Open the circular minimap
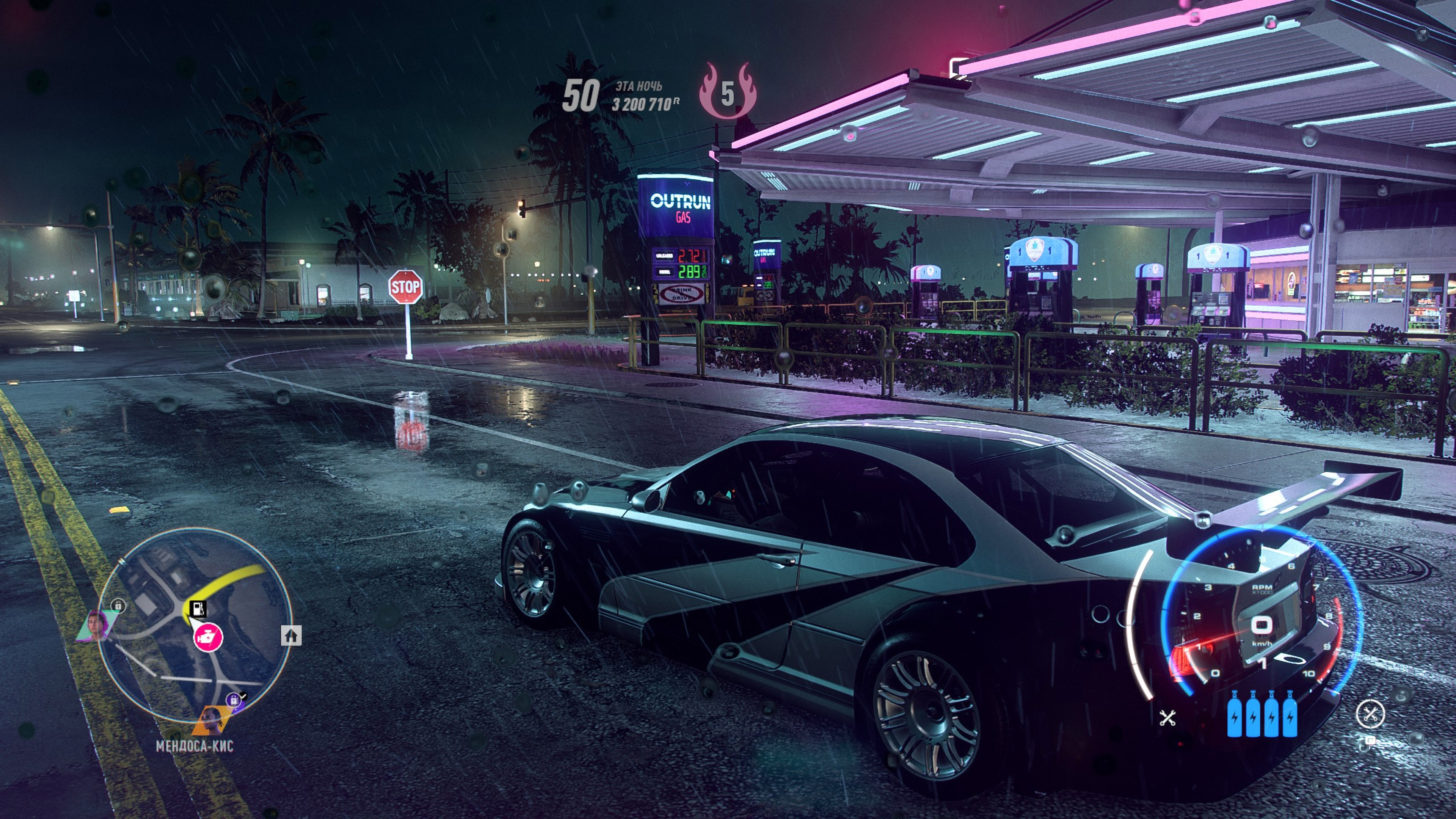Image resolution: width=1456 pixels, height=819 pixels. coord(195,624)
